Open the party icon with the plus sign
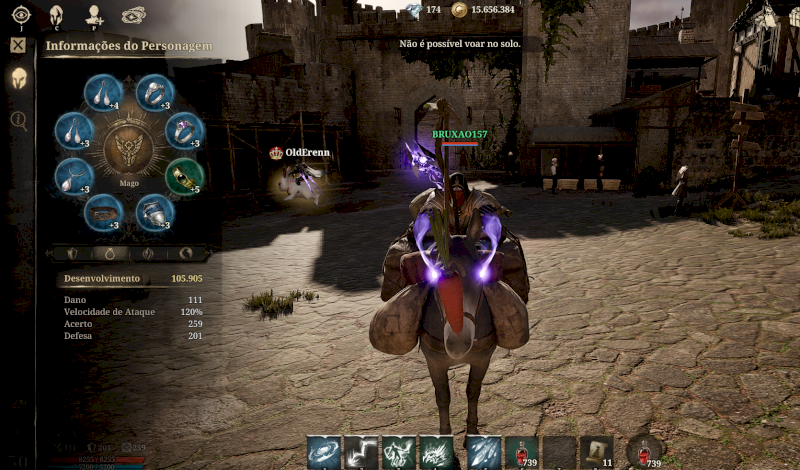Viewport: 800px width, 470px height. pos(95,14)
